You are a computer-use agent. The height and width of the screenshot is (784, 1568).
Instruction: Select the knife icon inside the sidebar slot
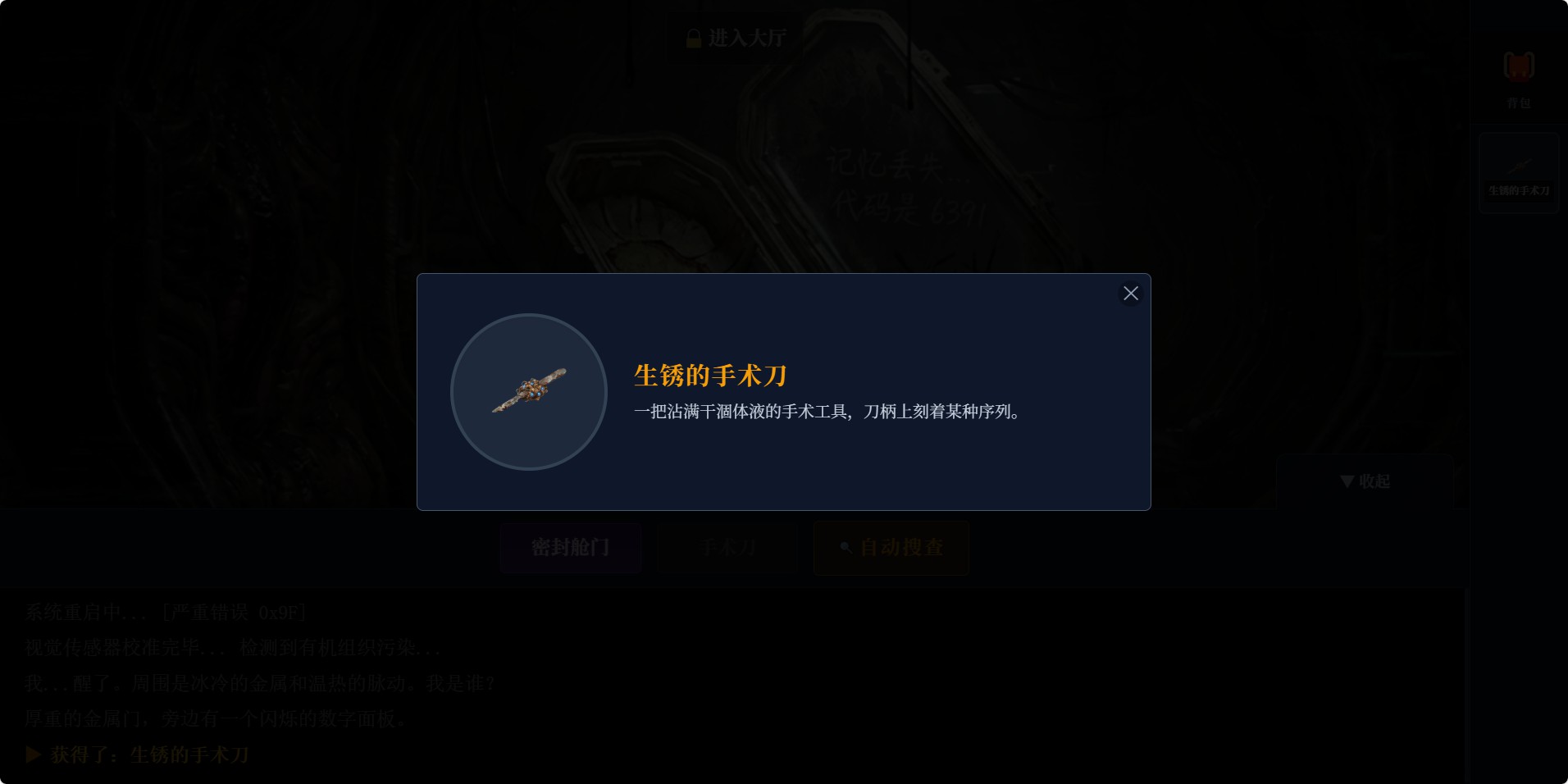1518,162
